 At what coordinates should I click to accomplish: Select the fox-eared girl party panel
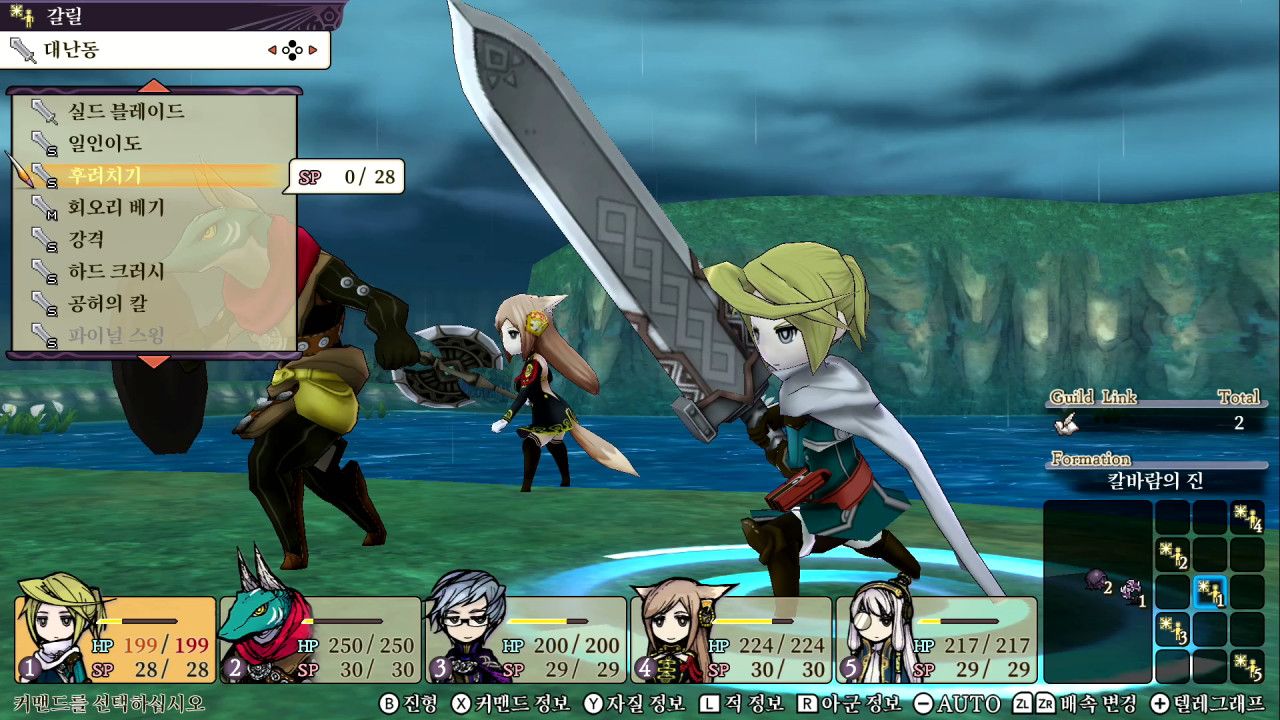(x=731, y=640)
